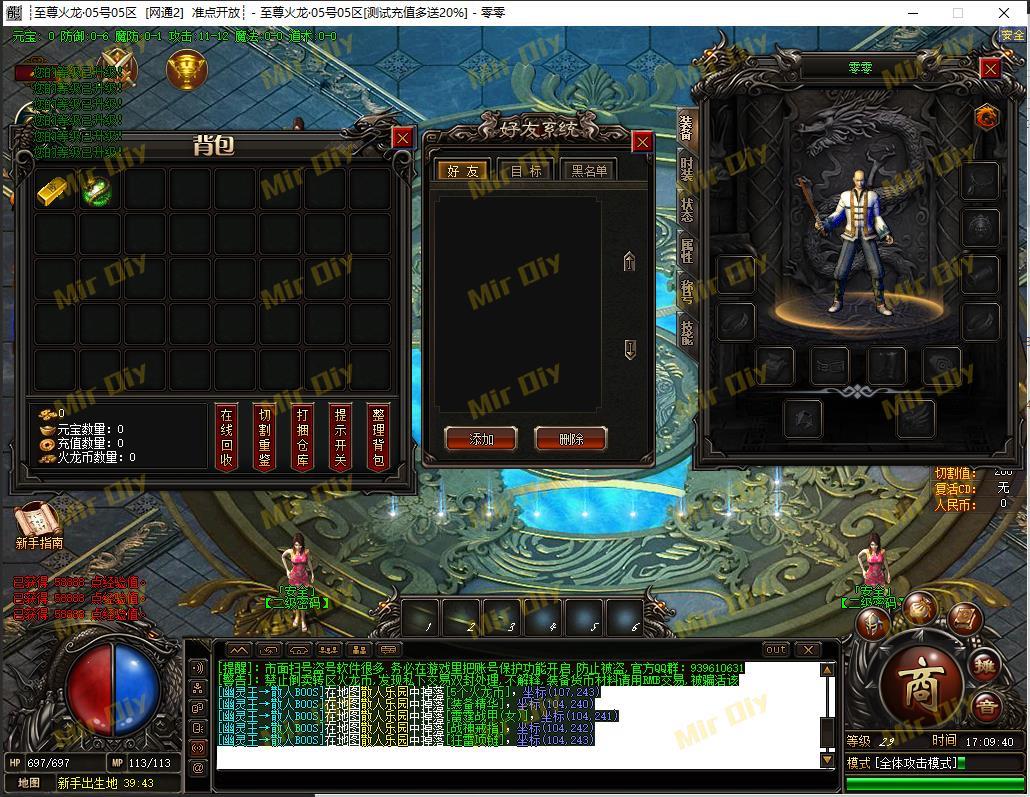Open 切割重鉴 from the bag panel
This screenshot has height=797, width=1030.
click(265, 437)
